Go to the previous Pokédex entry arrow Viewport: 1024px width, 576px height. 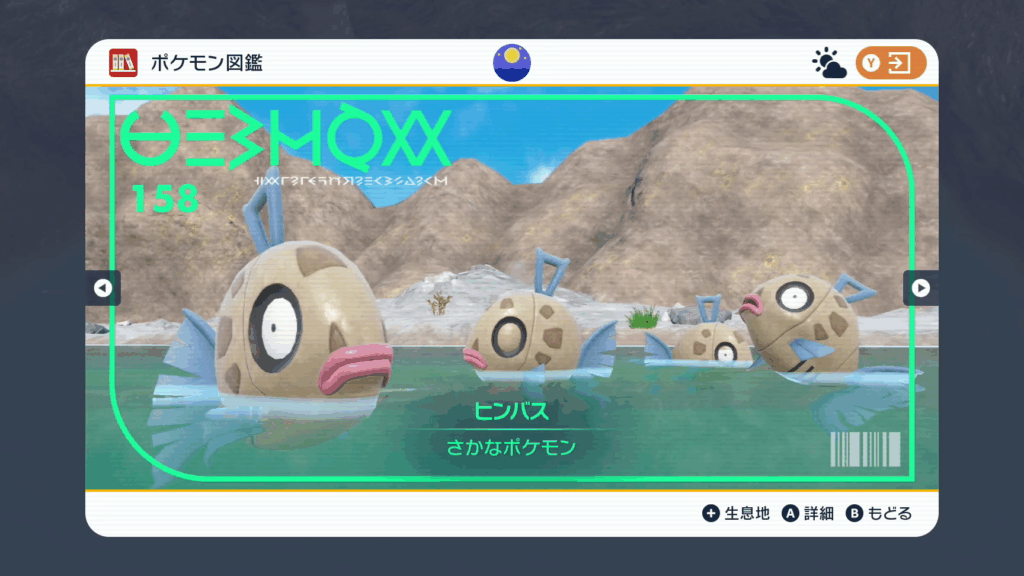102,288
